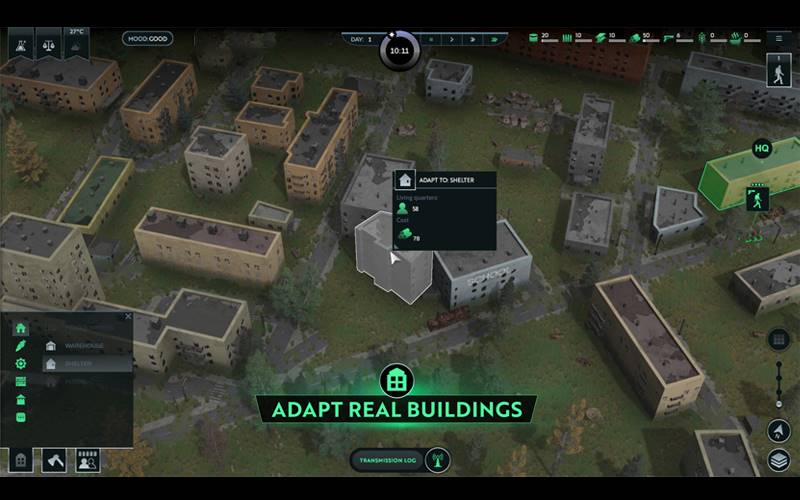This screenshot has height=500, width=800.
Task: Switch to the leaf category tab
Action: 21,346
